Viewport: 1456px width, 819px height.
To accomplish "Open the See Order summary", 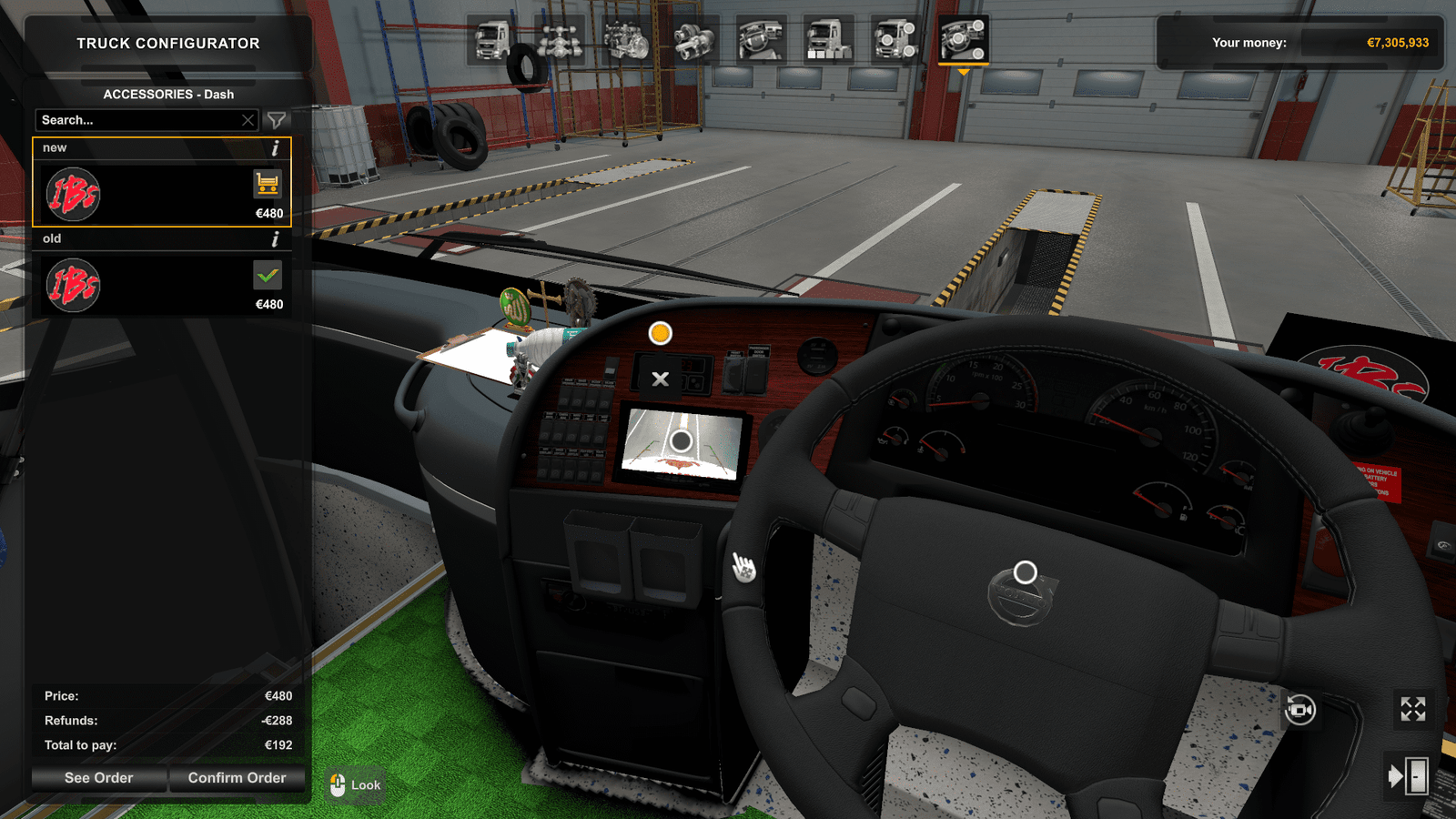I will point(98,778).
